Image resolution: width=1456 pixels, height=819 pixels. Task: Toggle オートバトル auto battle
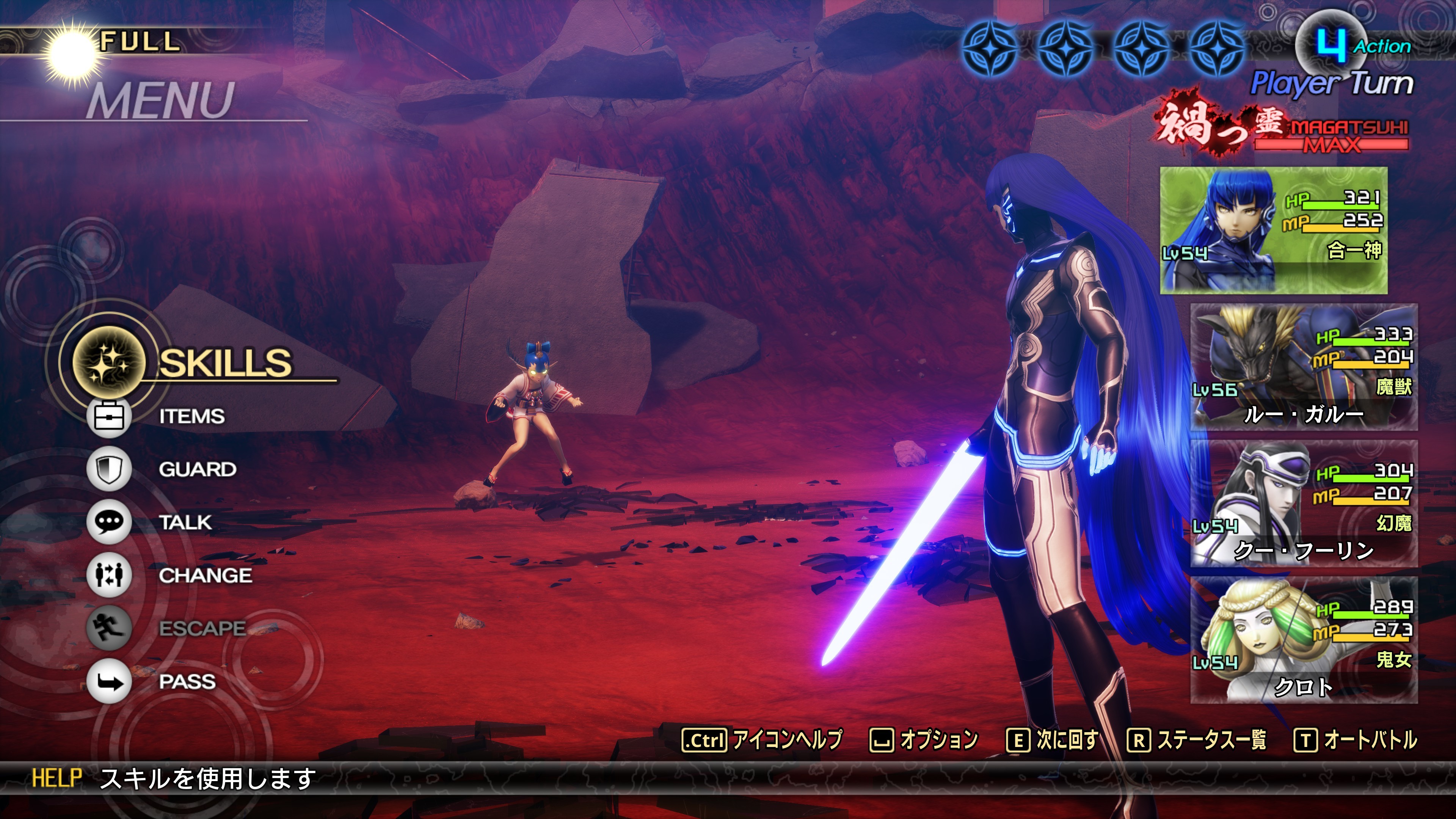[x=1355, y=740]
